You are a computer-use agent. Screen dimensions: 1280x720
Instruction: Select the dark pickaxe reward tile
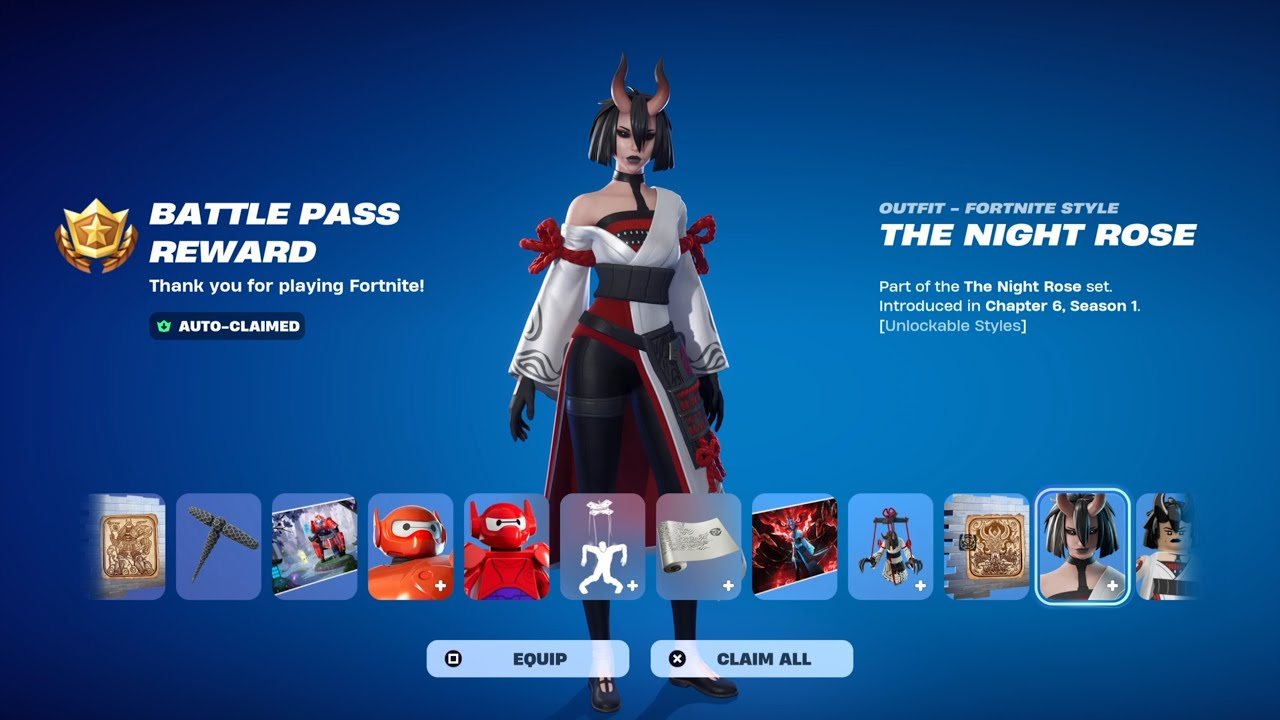point(218,546)
